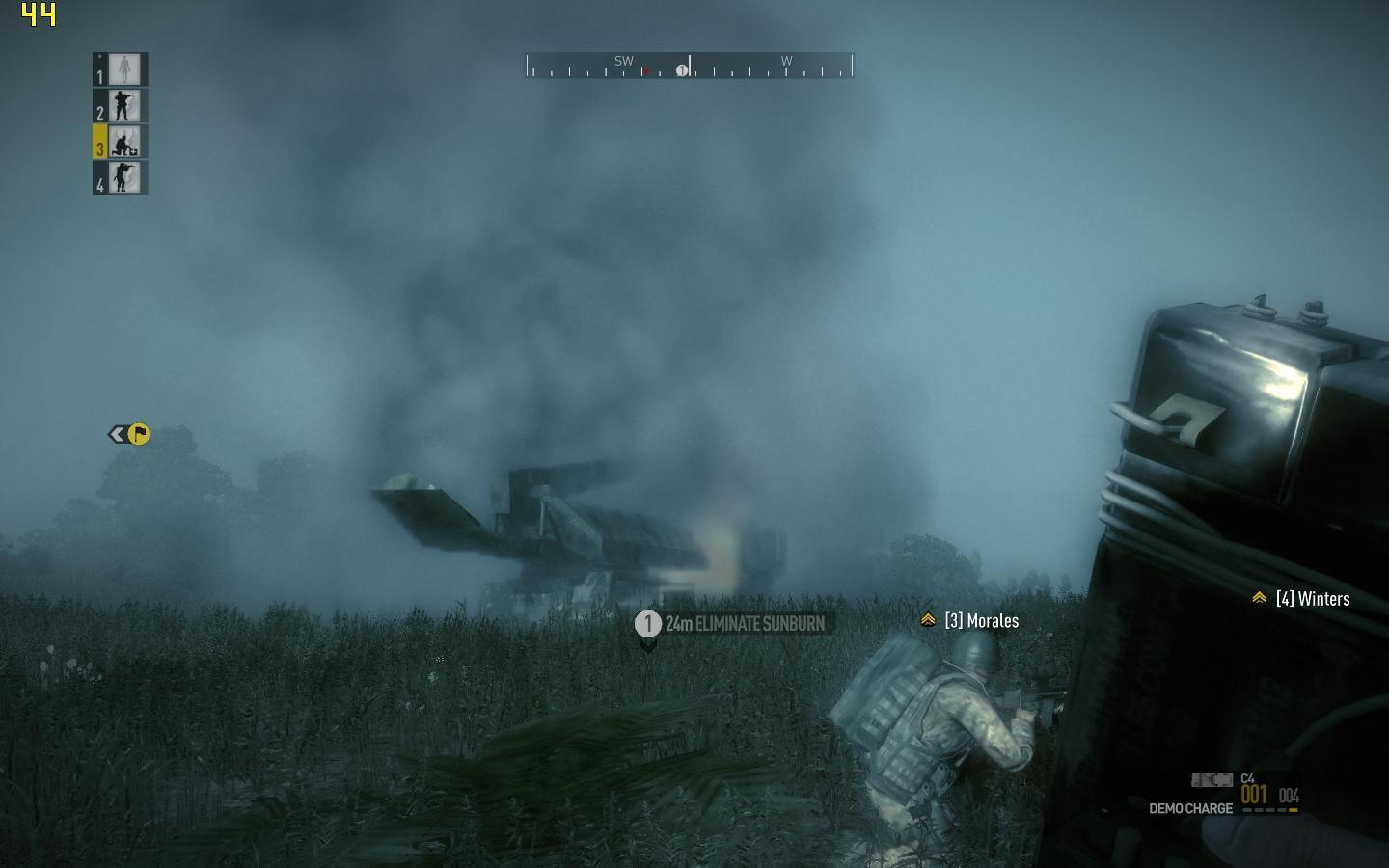Select squad member slot 4
Viewport: 1389px width, 868px height.
[121, 177]
